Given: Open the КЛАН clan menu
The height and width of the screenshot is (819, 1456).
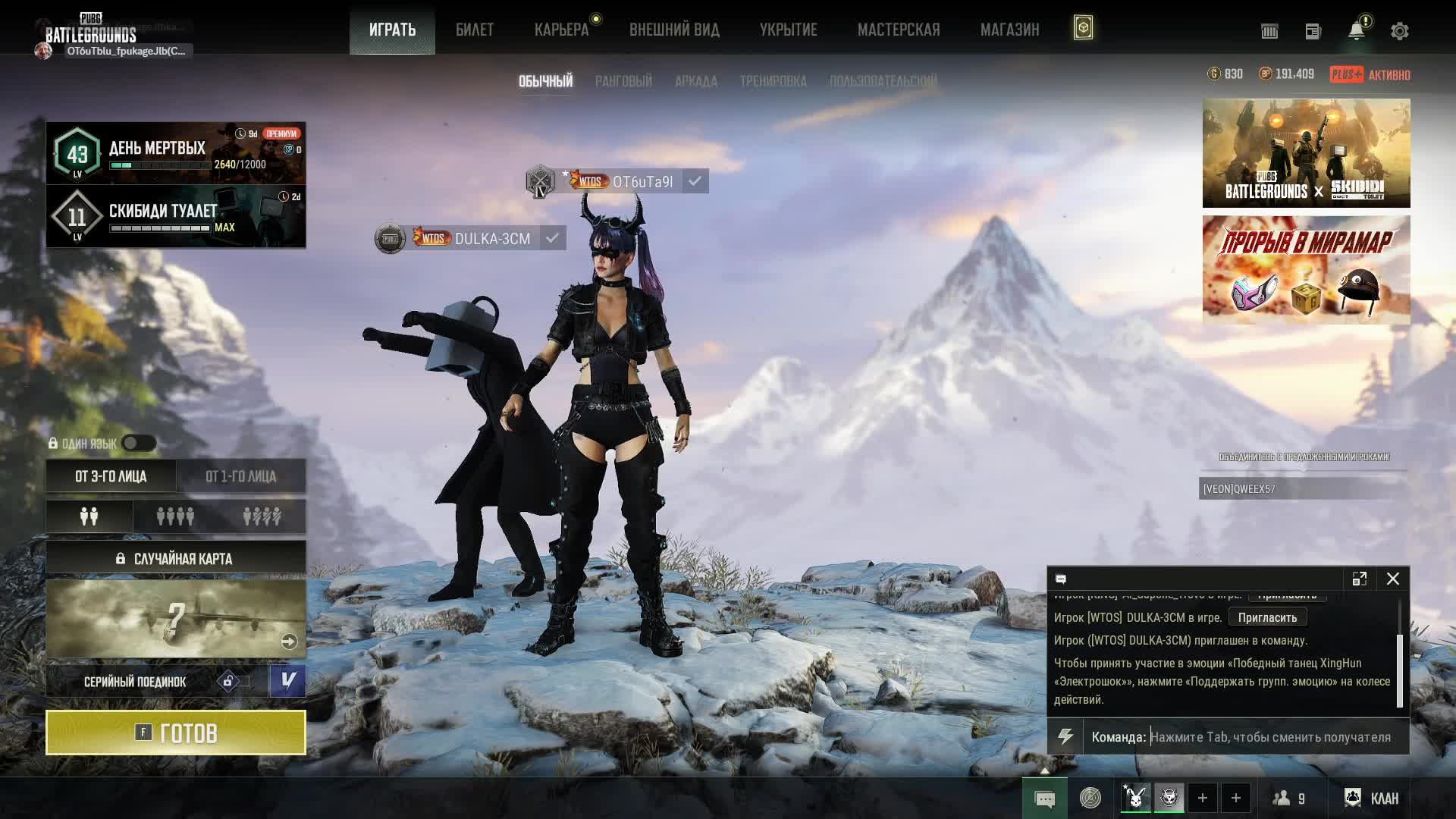Looking at the screenshot, I should click(x=1372, y=798).
